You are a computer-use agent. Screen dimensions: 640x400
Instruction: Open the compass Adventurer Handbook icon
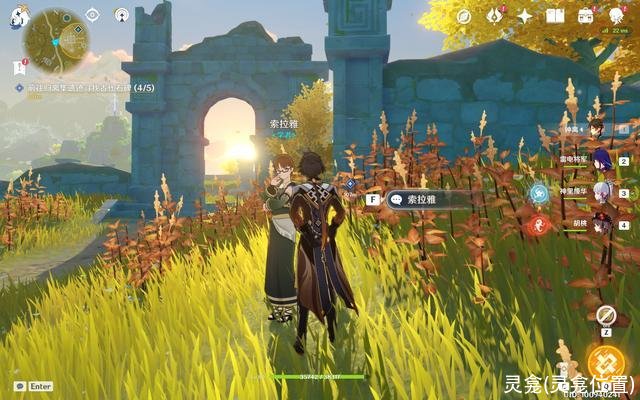[x=464, y=16]
